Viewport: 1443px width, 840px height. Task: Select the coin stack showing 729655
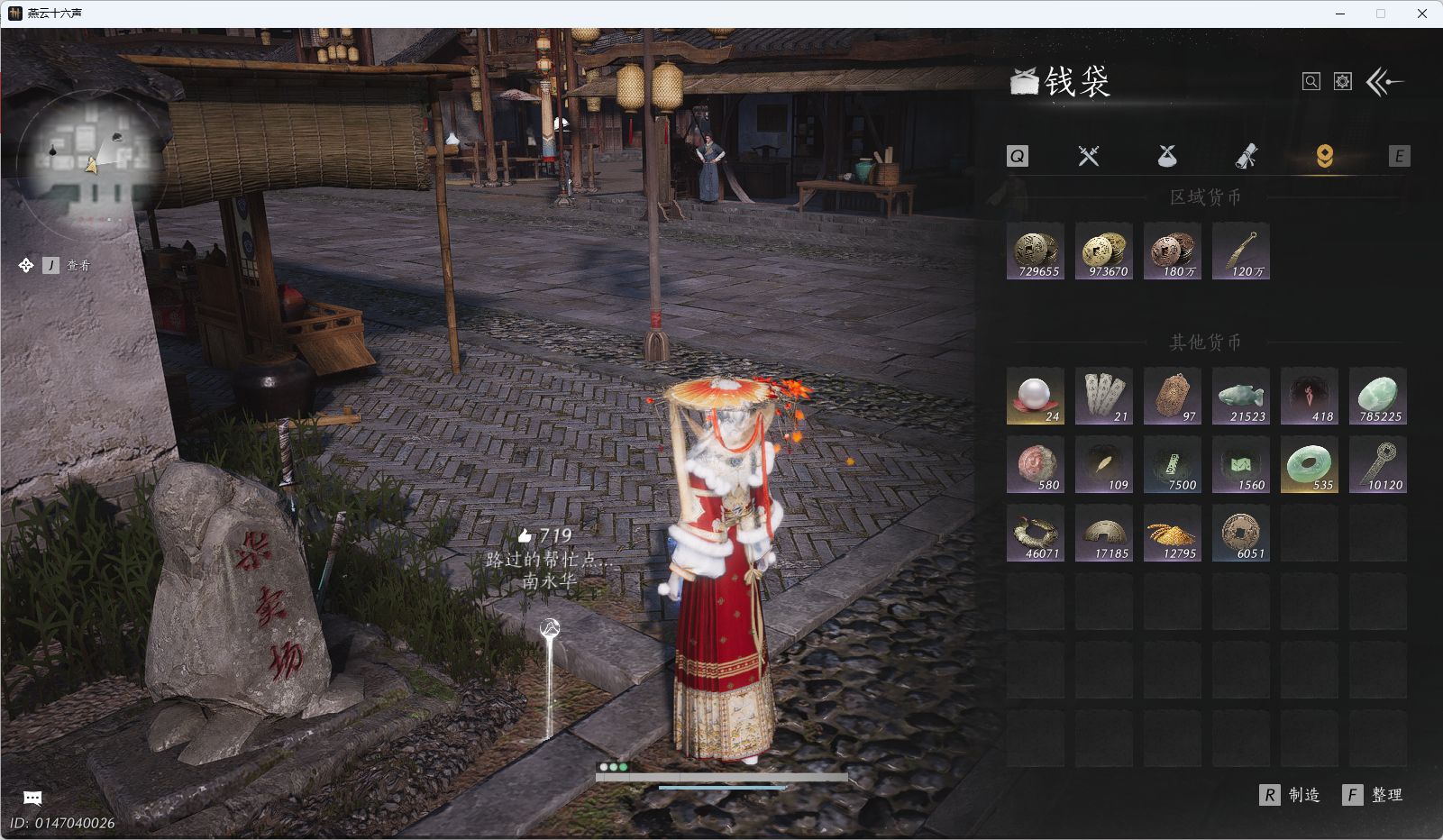[1036, 251]
